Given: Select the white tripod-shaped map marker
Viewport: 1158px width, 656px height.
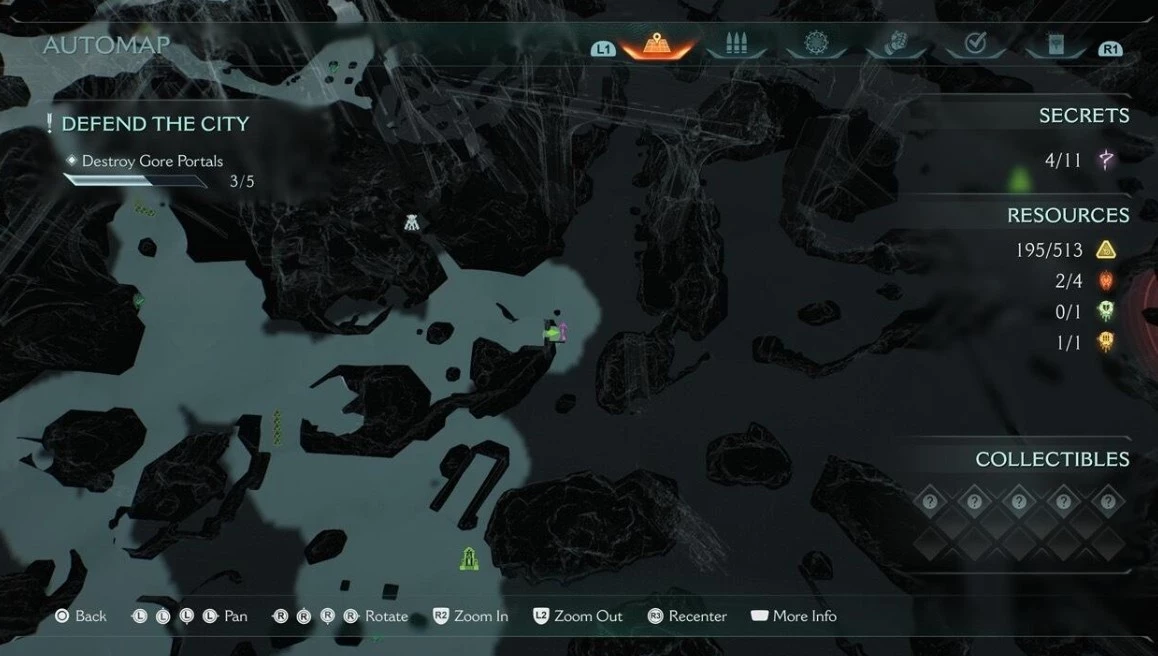Looking at the screenshot, I should [412, 223].
